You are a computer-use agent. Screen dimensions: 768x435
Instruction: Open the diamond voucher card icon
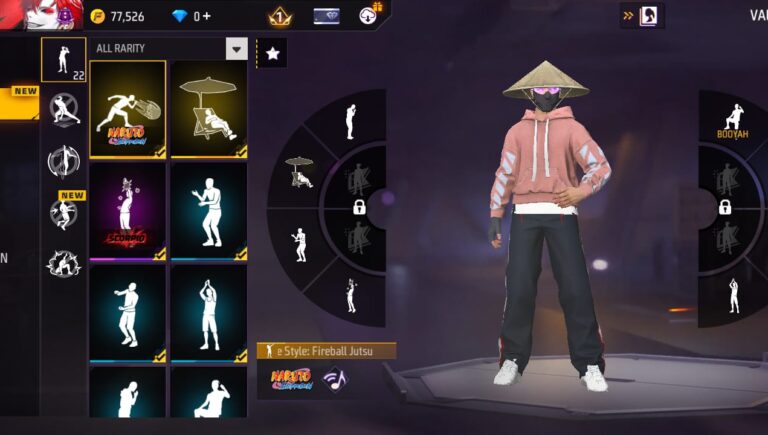point(326,16)
